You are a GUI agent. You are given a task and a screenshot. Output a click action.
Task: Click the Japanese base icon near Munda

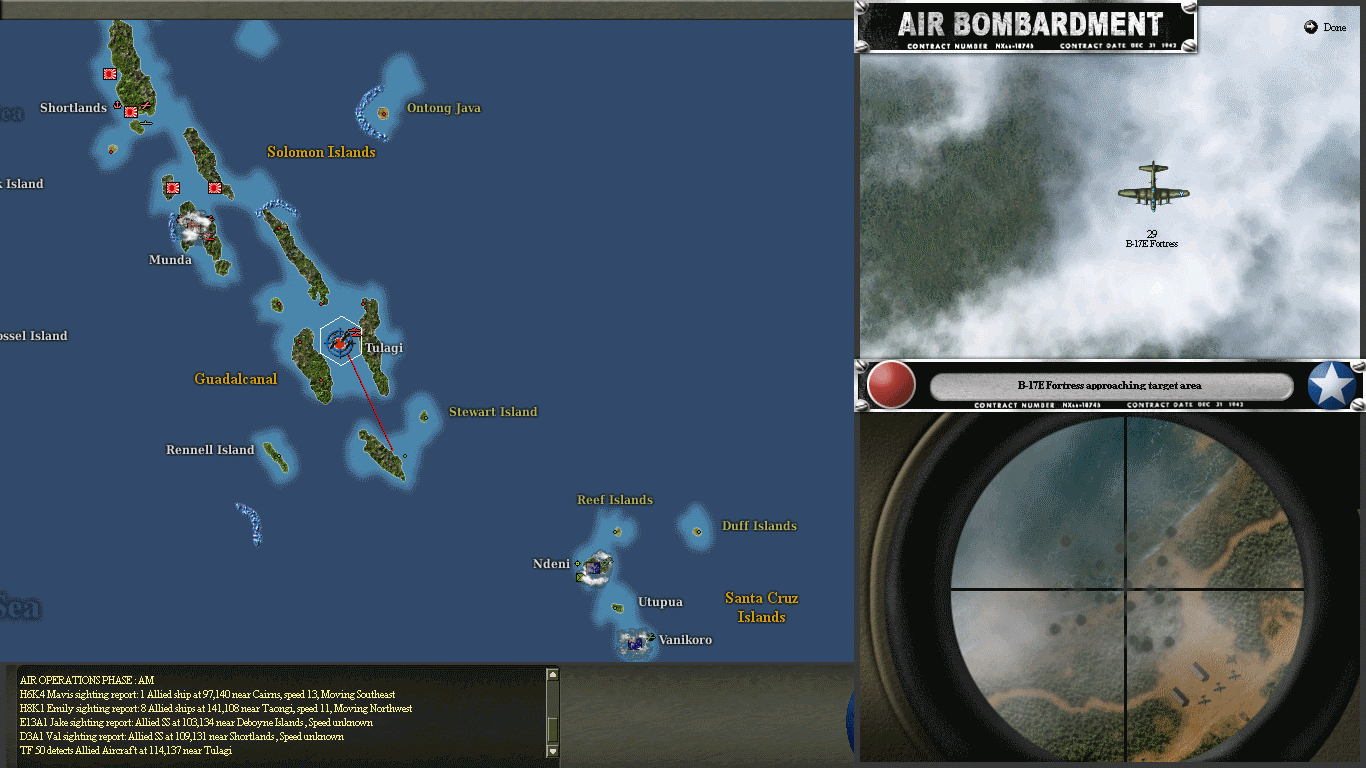point(172,188)
